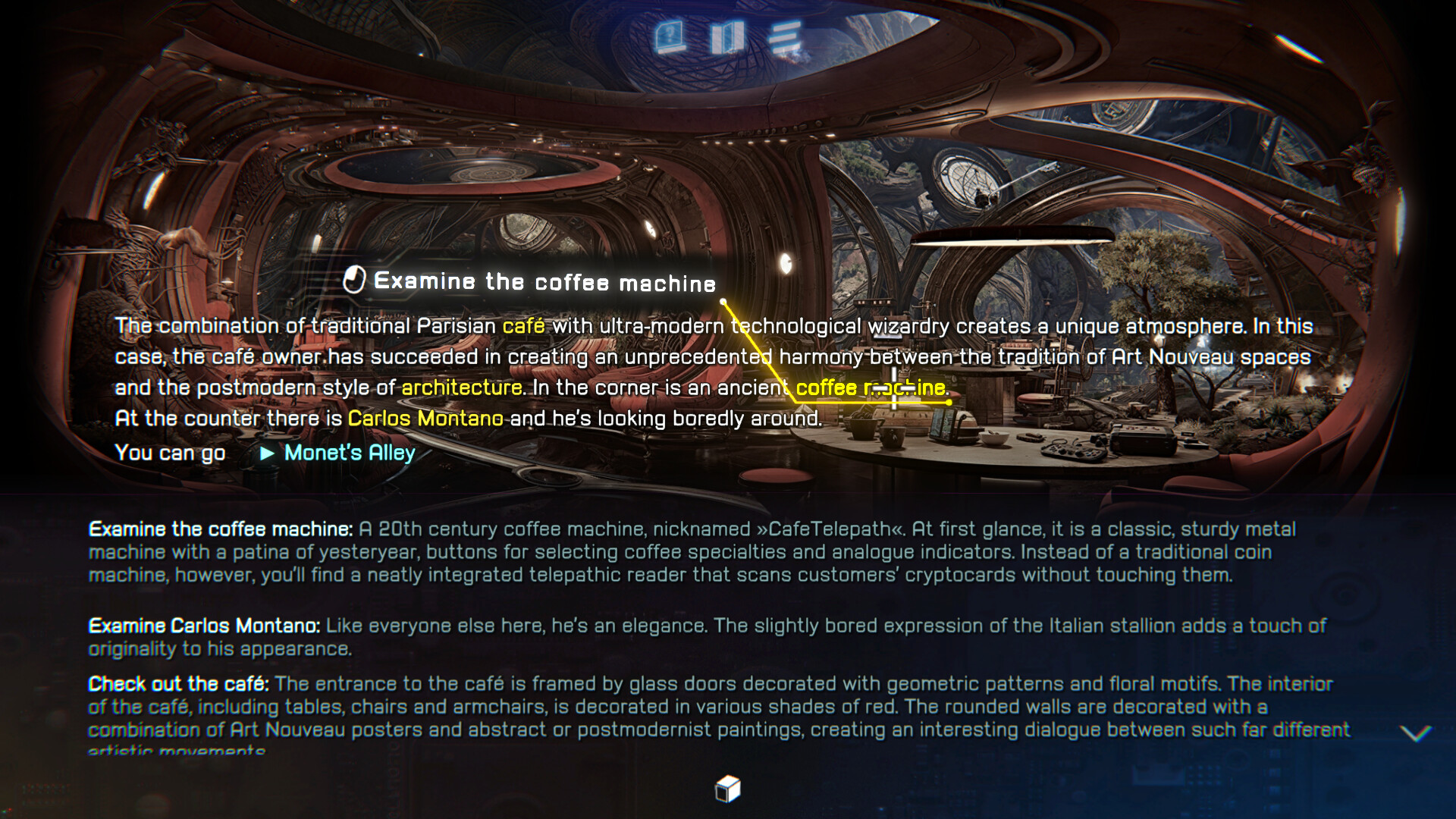Open the architecture hyperlink in the description
The height and width of the screenshot is (819, 1456).
tap(463, 387)
